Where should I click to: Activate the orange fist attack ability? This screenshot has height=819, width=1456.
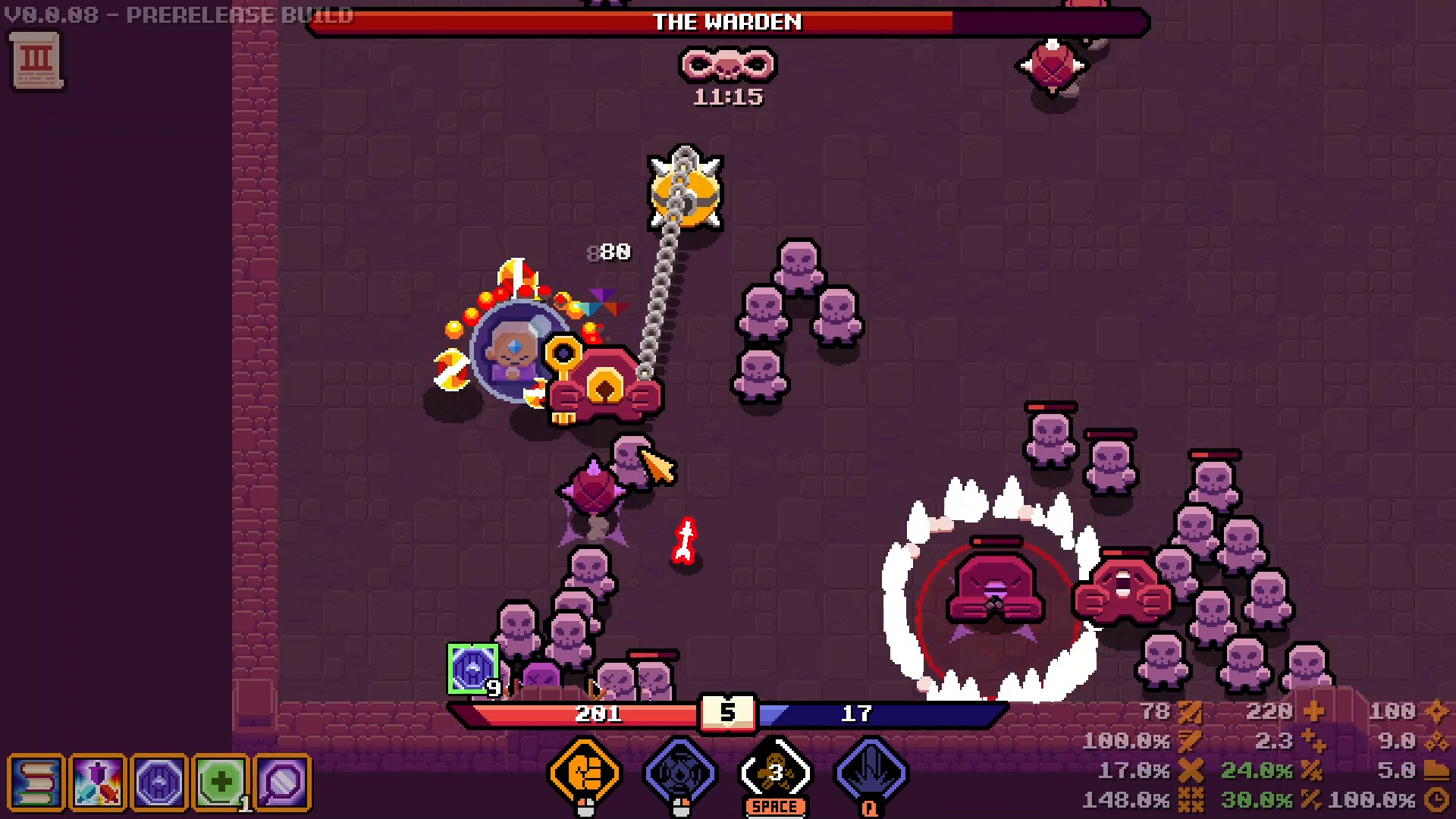coord(584,773)
